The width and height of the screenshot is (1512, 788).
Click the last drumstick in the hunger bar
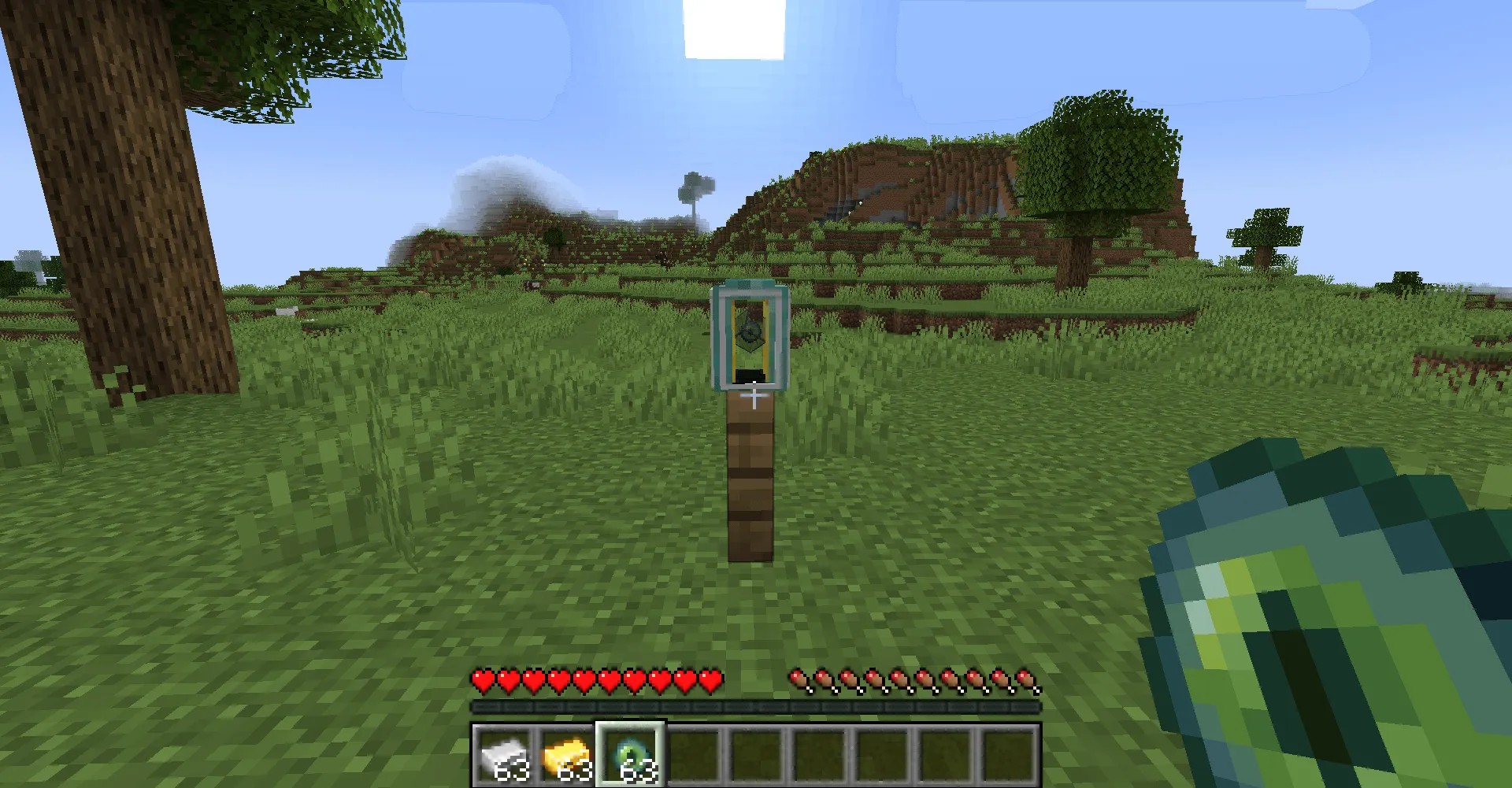1028,680
